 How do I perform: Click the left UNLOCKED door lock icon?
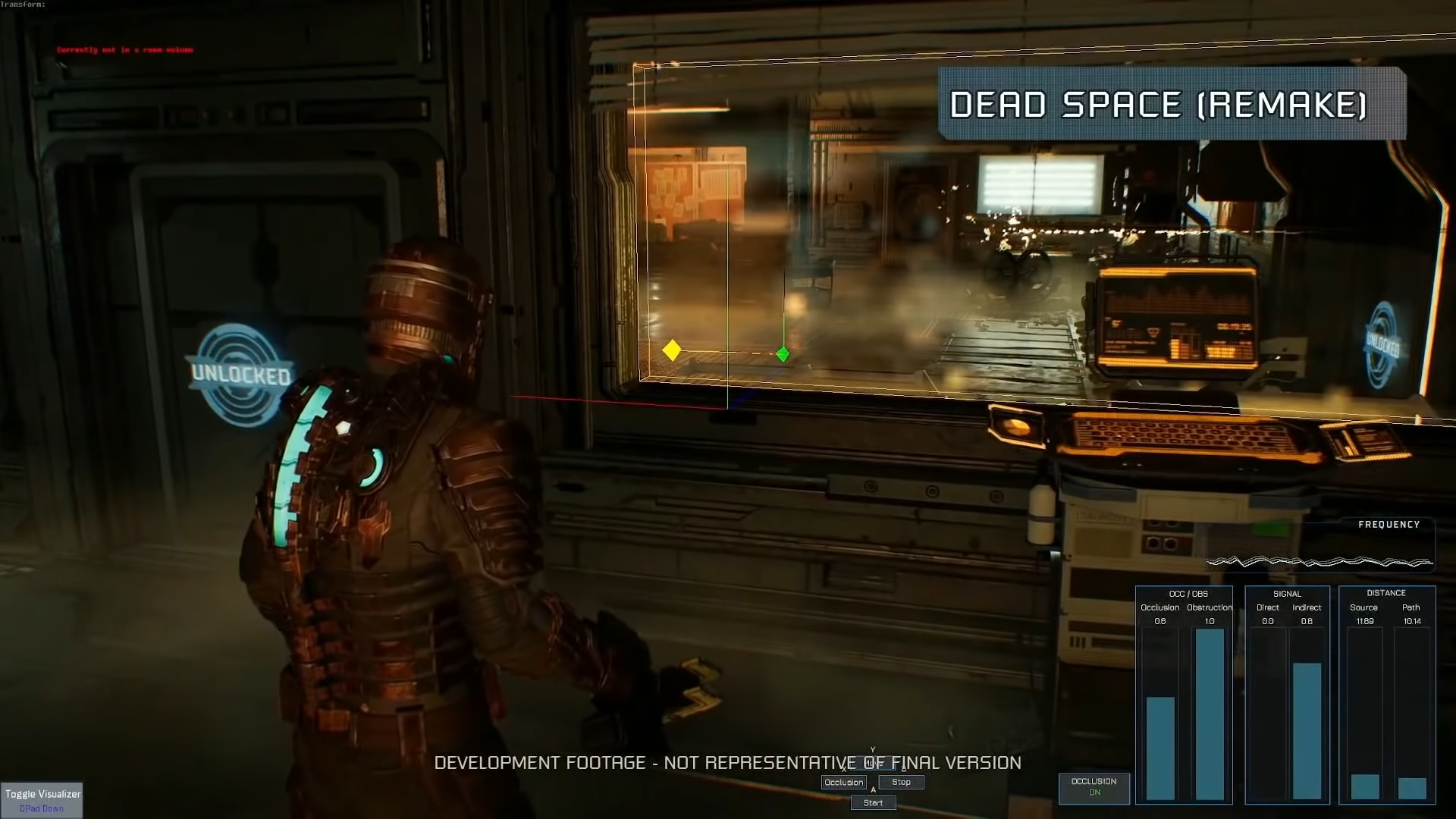[x=240, y=372]
